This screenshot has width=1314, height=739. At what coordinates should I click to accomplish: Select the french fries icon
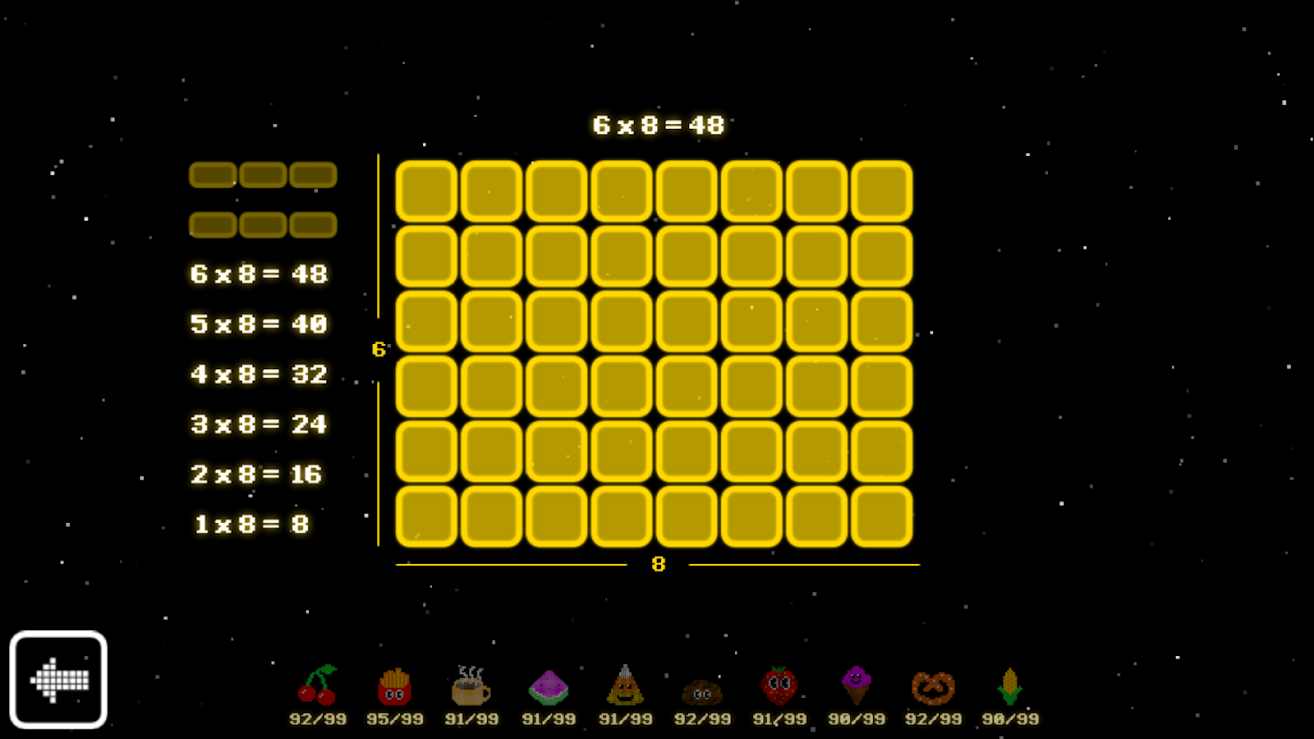pyautogui.click(x=395, y=685)
